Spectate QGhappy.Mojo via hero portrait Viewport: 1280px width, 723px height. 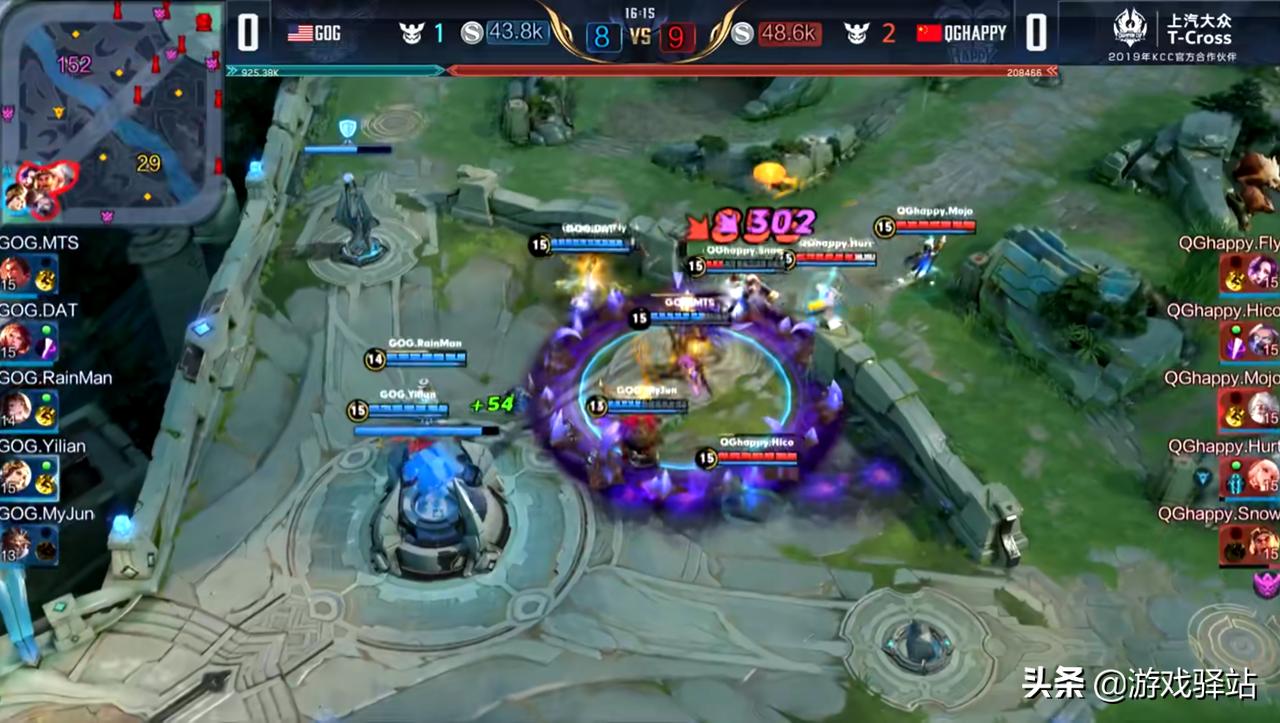pos(1262,409)
